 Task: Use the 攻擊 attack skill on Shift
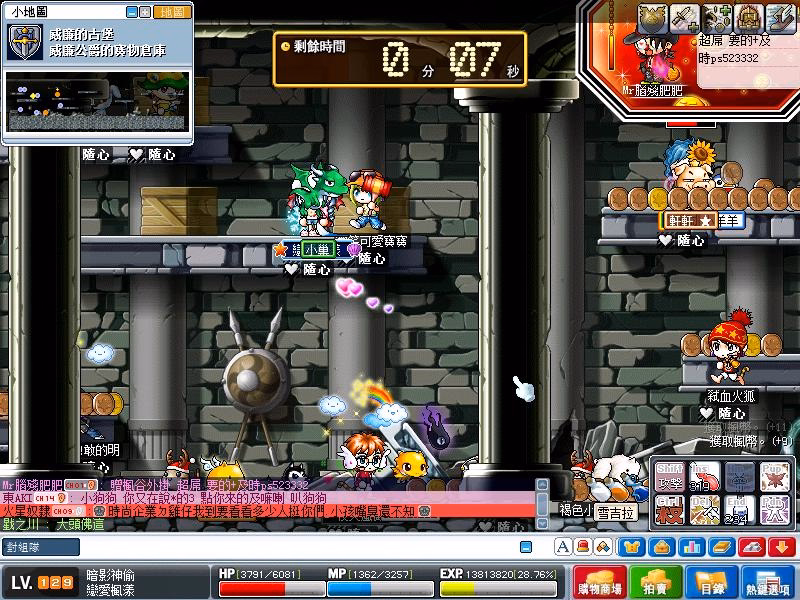tap(672, 475)
